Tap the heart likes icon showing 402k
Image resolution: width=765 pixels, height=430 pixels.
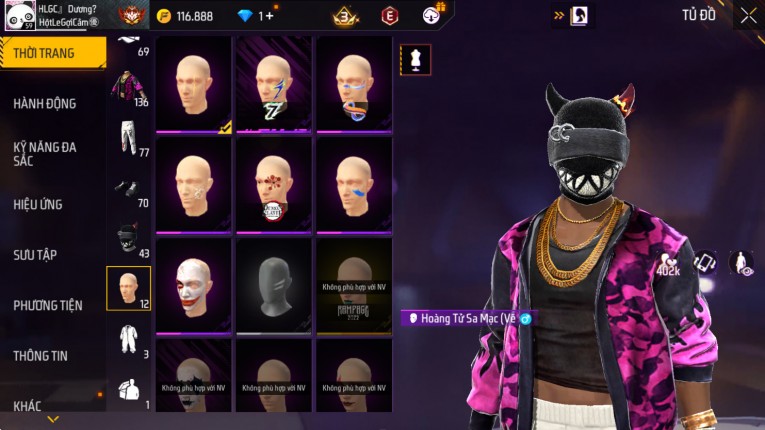coord(668,263)
